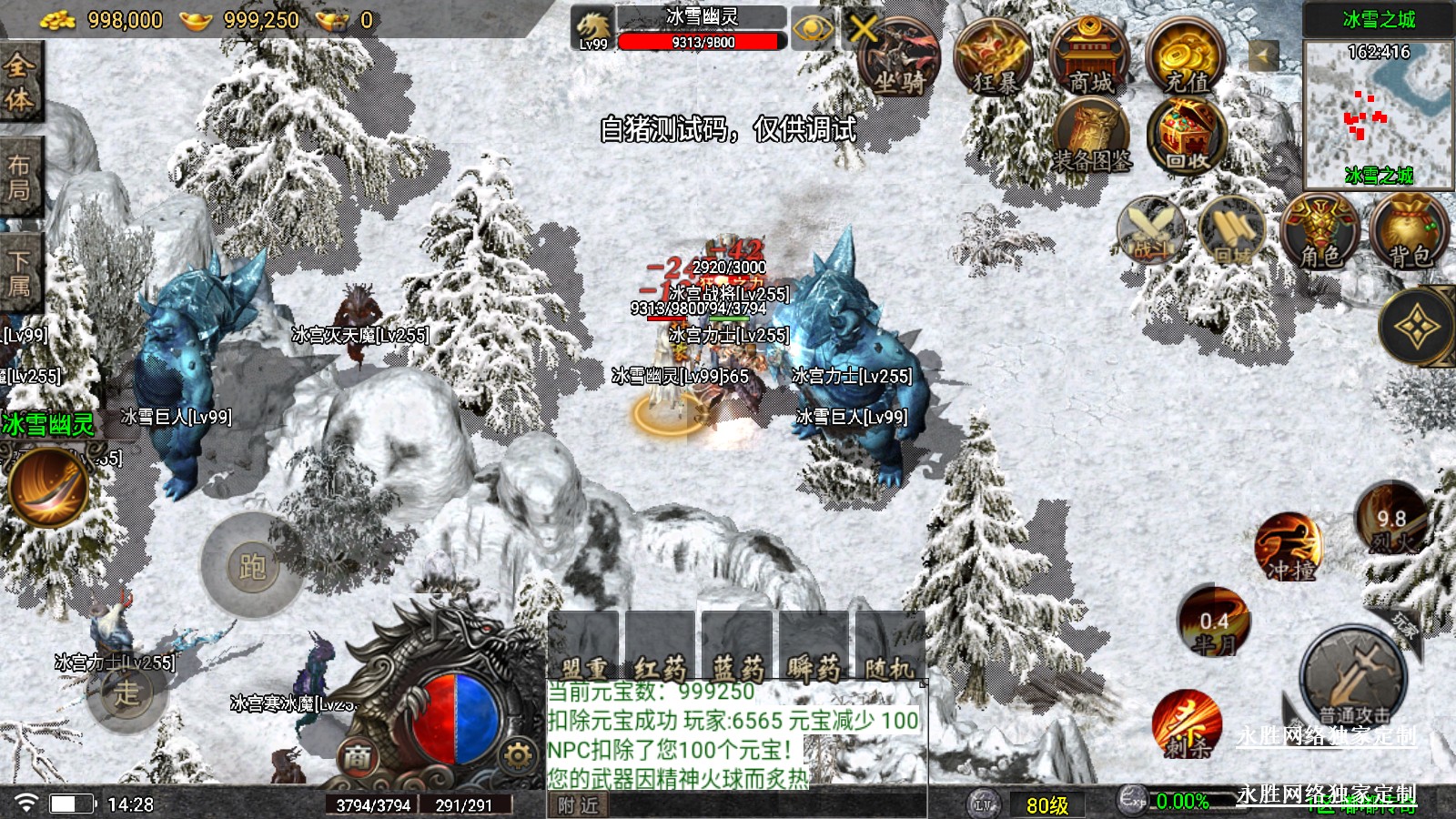This screenshot has width=1456, height=819.
Task: Open the 回收 recycle chest
Action: click(1187, 137)
